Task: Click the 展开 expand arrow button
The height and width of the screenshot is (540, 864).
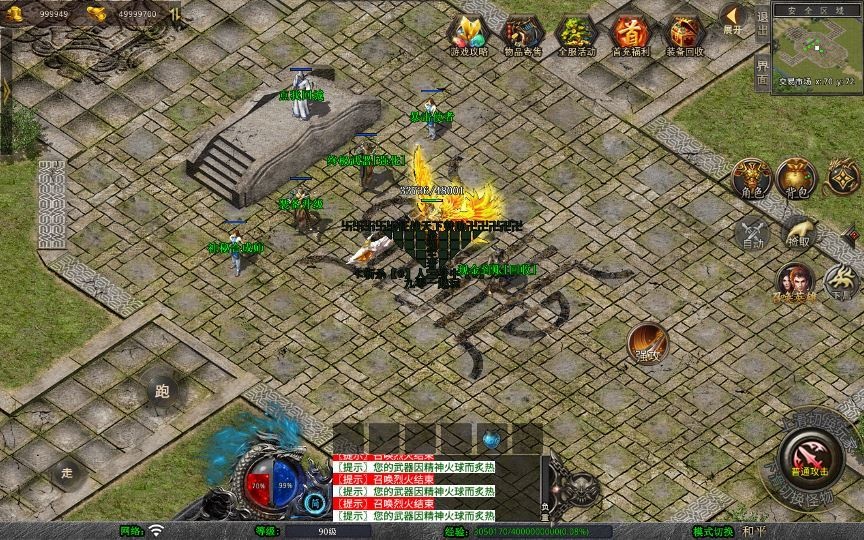Action: [734, 18]
